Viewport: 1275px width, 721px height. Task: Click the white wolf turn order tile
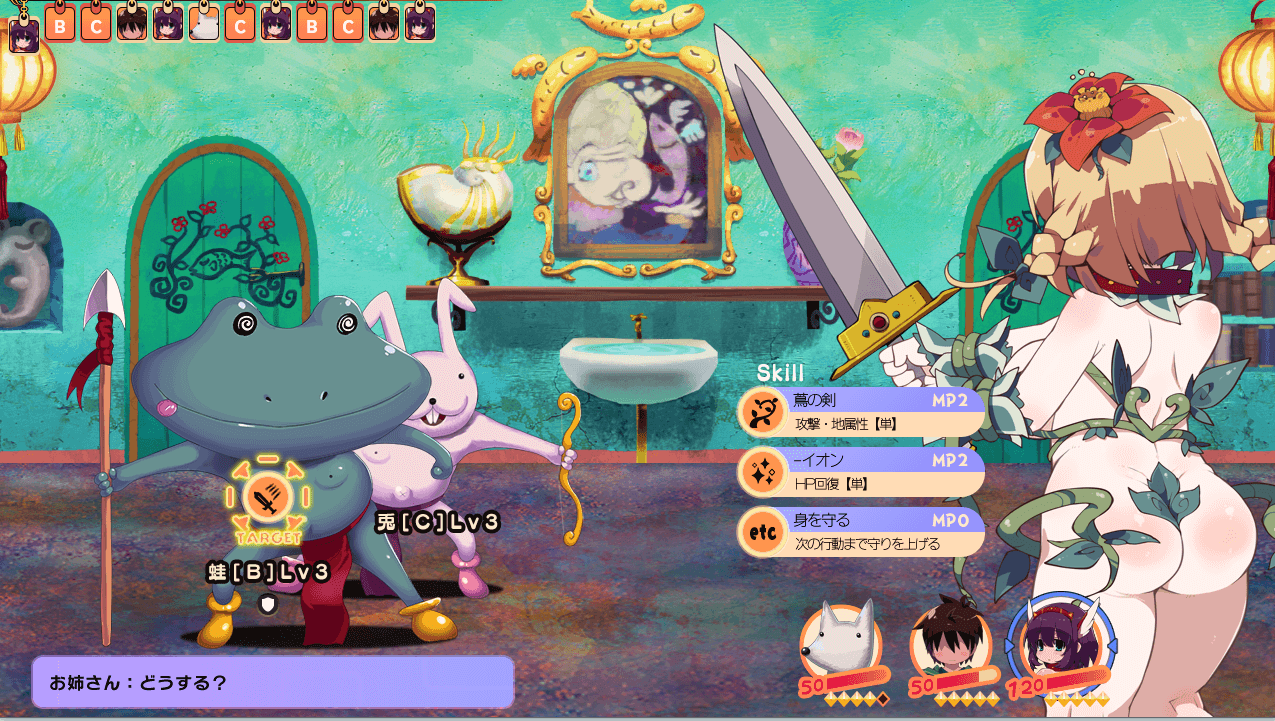[x=204, y=23]
